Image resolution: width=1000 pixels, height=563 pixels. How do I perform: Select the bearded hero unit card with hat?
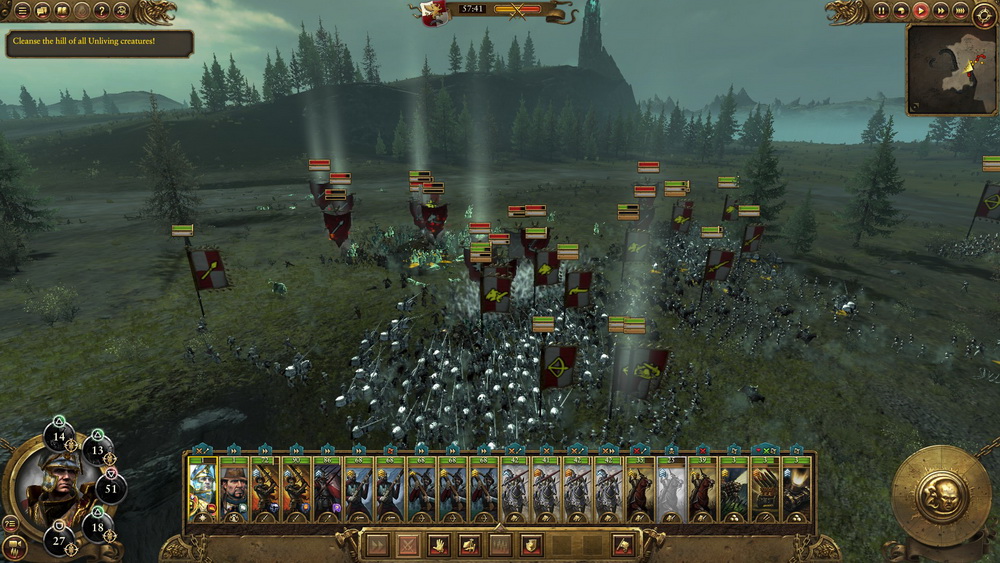pos(234,490)
